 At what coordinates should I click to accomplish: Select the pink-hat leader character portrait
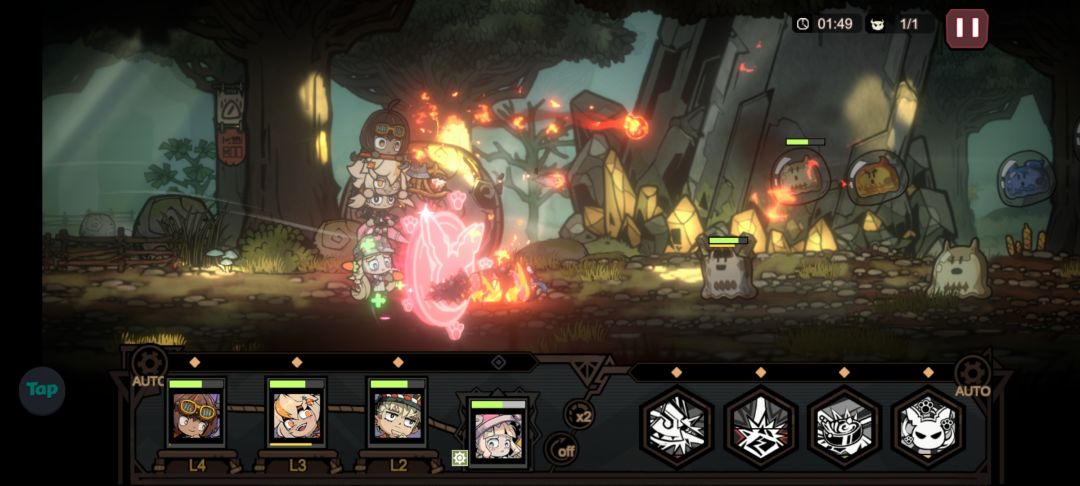point(497,432)
